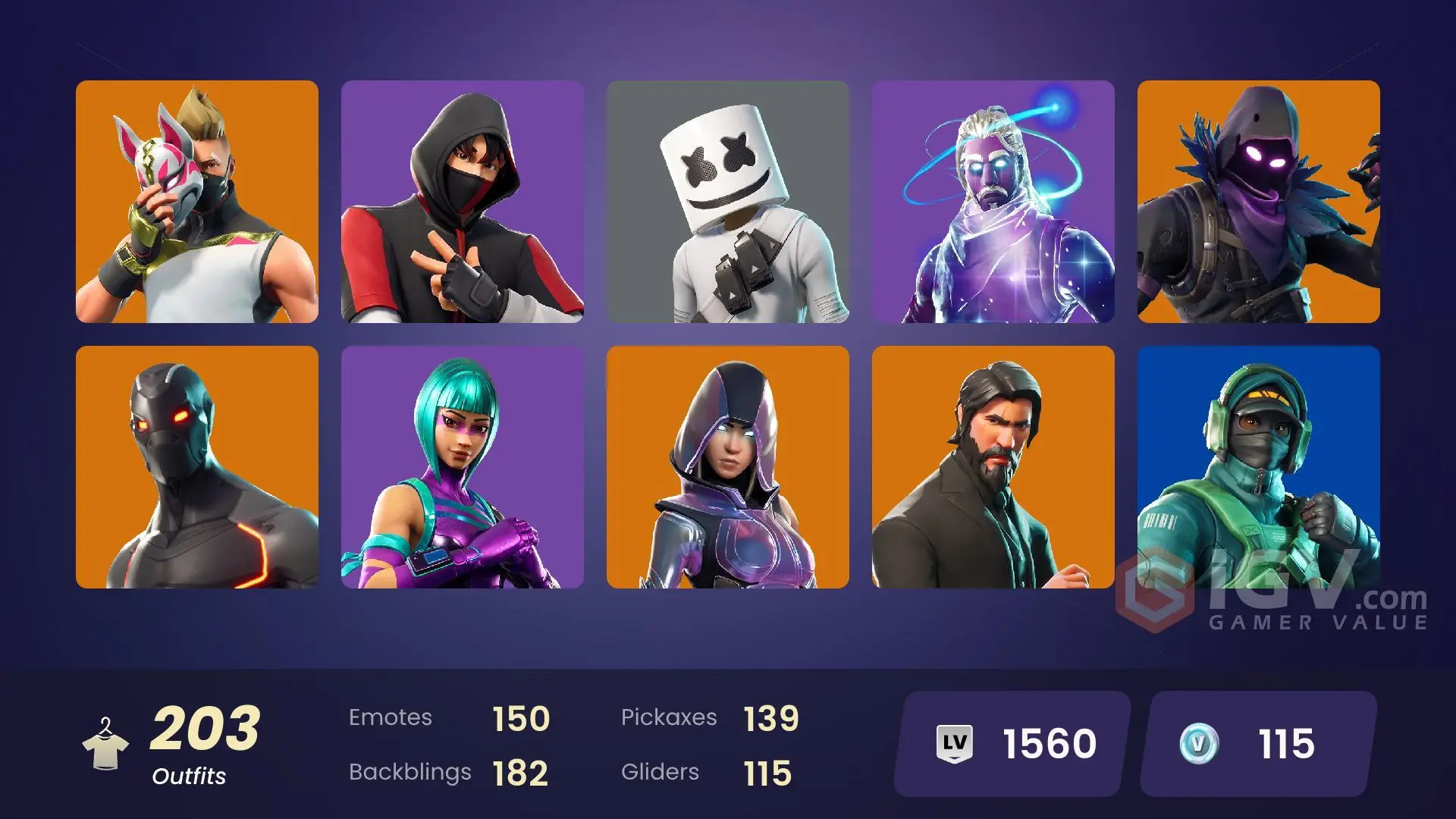This screenshot has height=819, width=1456.
Task: Click the 1560 level value panel
Action: [x=1050, y=742]
